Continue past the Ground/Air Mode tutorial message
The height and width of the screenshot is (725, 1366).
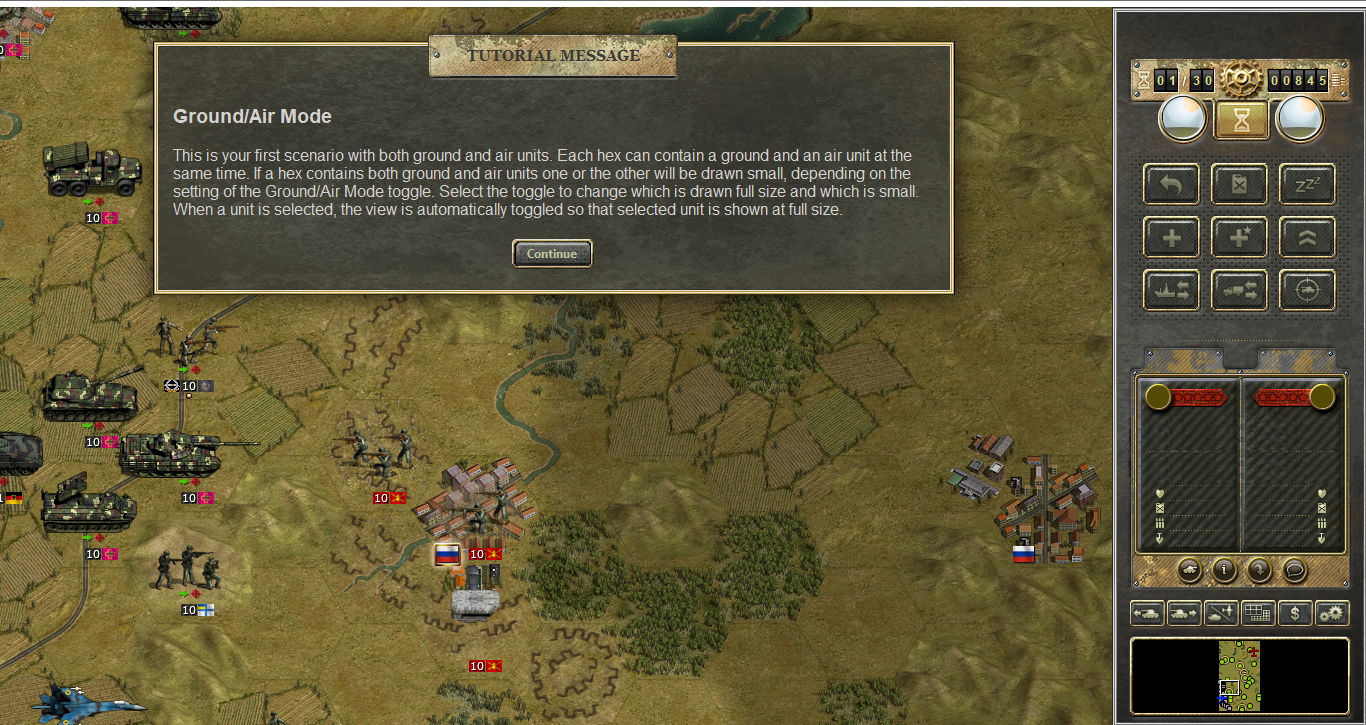[x=552, y=254]
